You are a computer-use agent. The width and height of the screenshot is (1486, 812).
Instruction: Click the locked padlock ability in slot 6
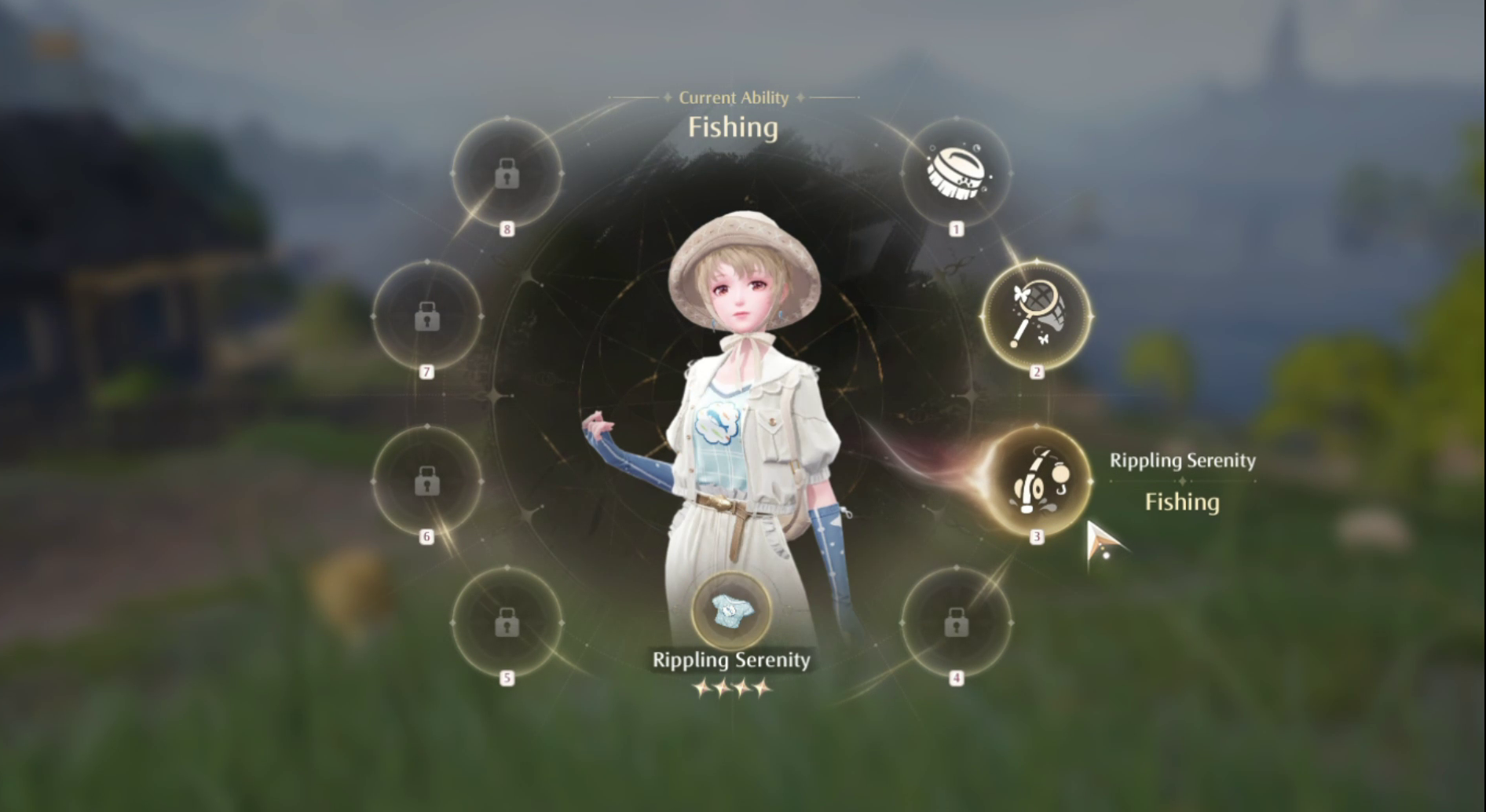click(x=427, y=482)
